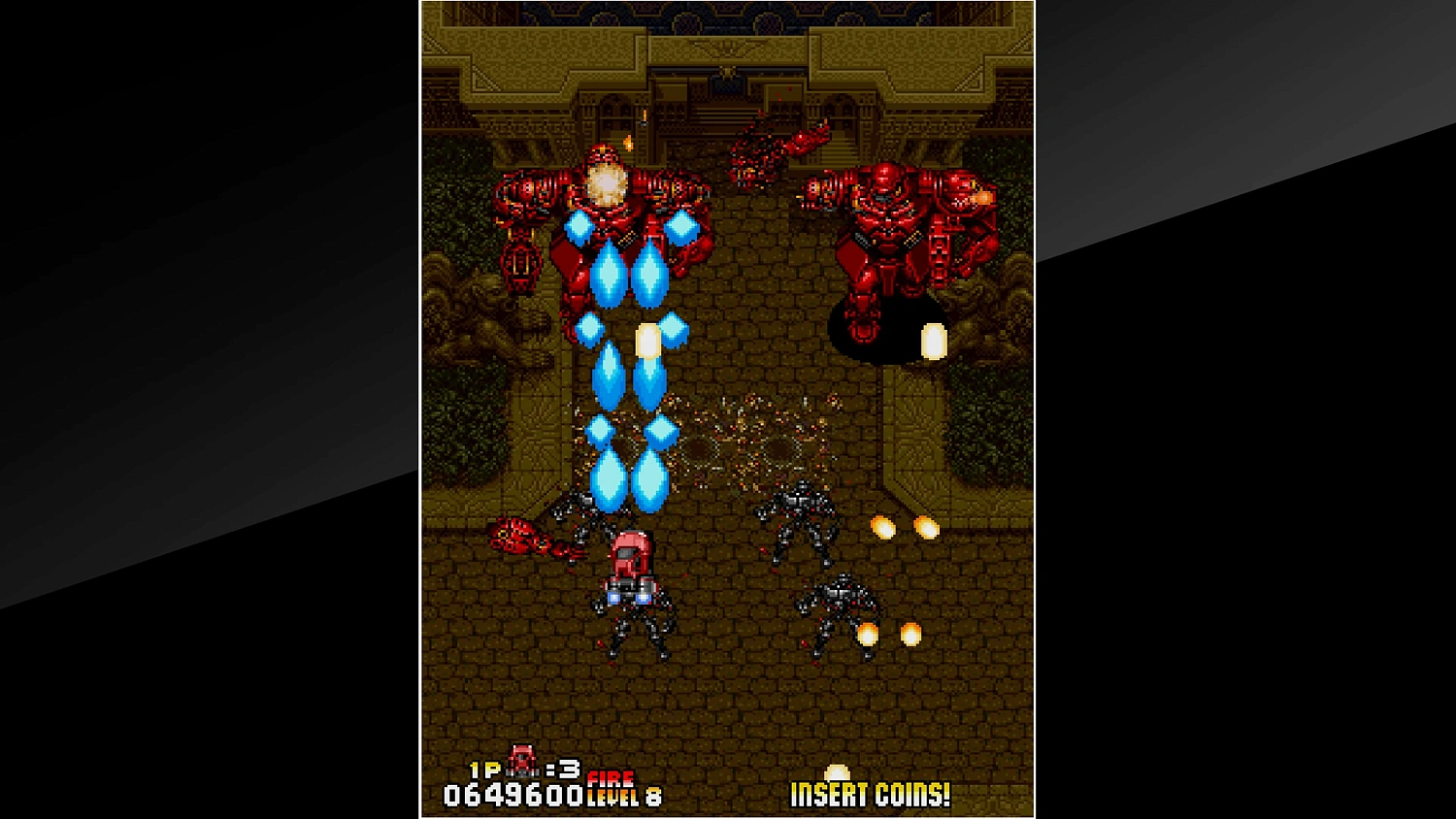This screenshot has width=1456, height=819.
Task: Click the INSERT COINS! text
Action: pos(869,796)
